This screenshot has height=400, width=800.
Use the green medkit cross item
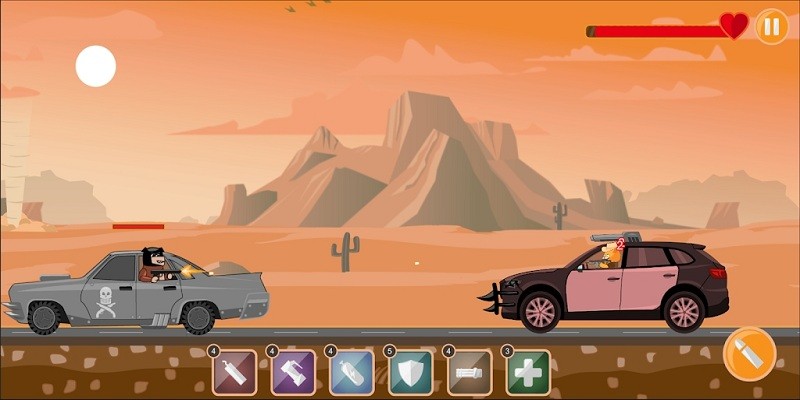click(528, 372)
